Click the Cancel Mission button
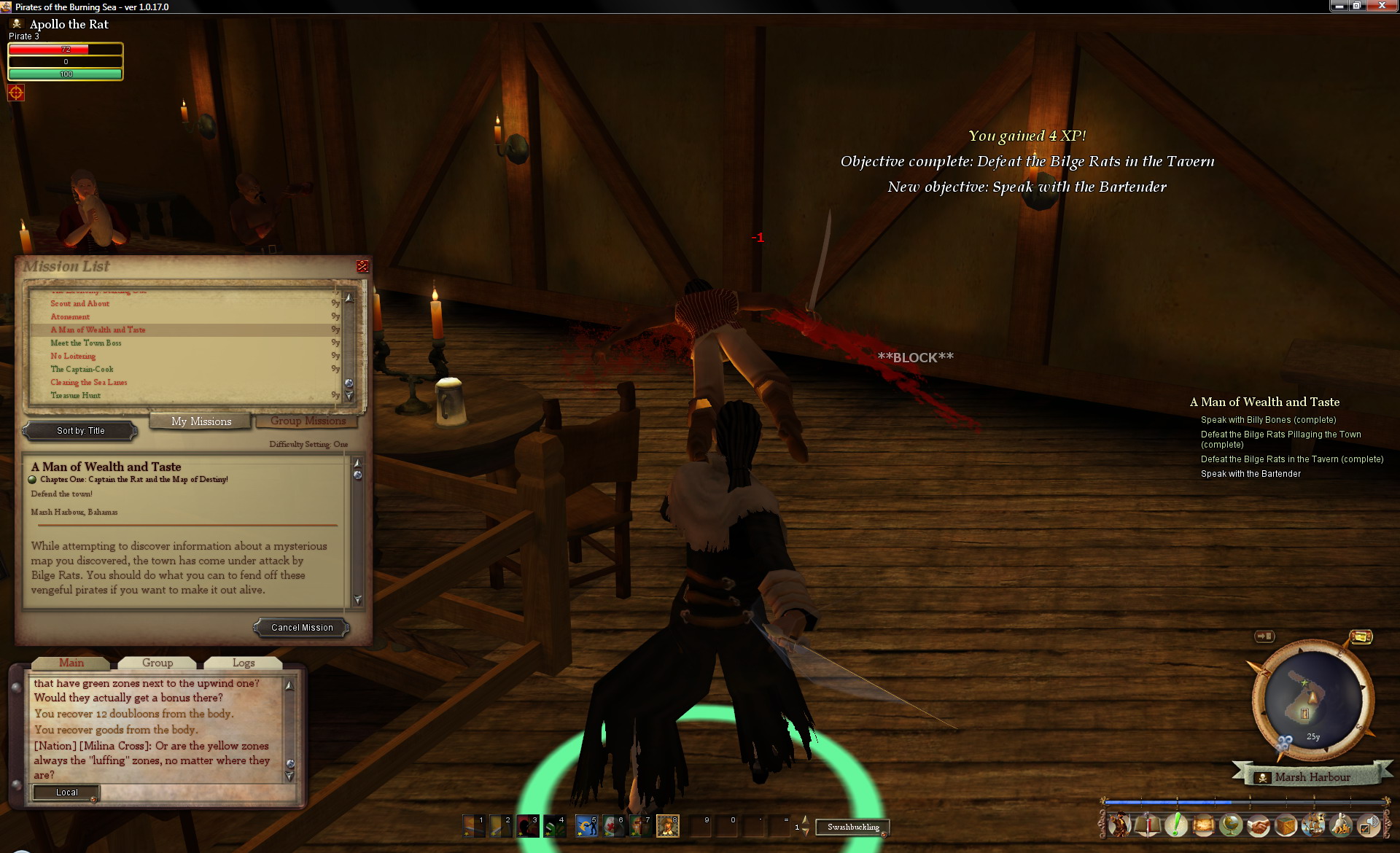This screenshot has height=853, width=1400. [302, 628]
